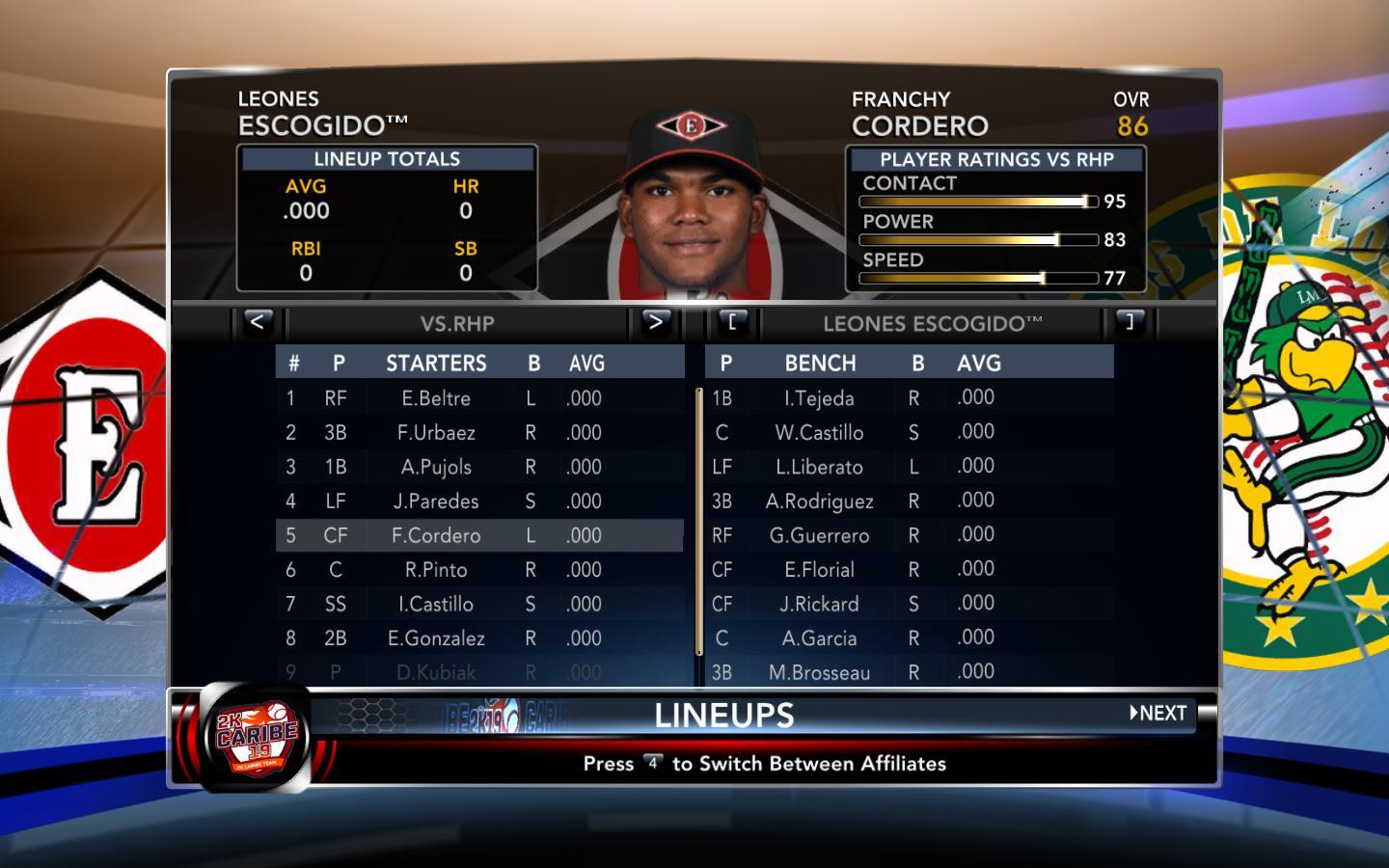
Task: Choose W.Castillo on the bench
Action: tap(819, 433)
